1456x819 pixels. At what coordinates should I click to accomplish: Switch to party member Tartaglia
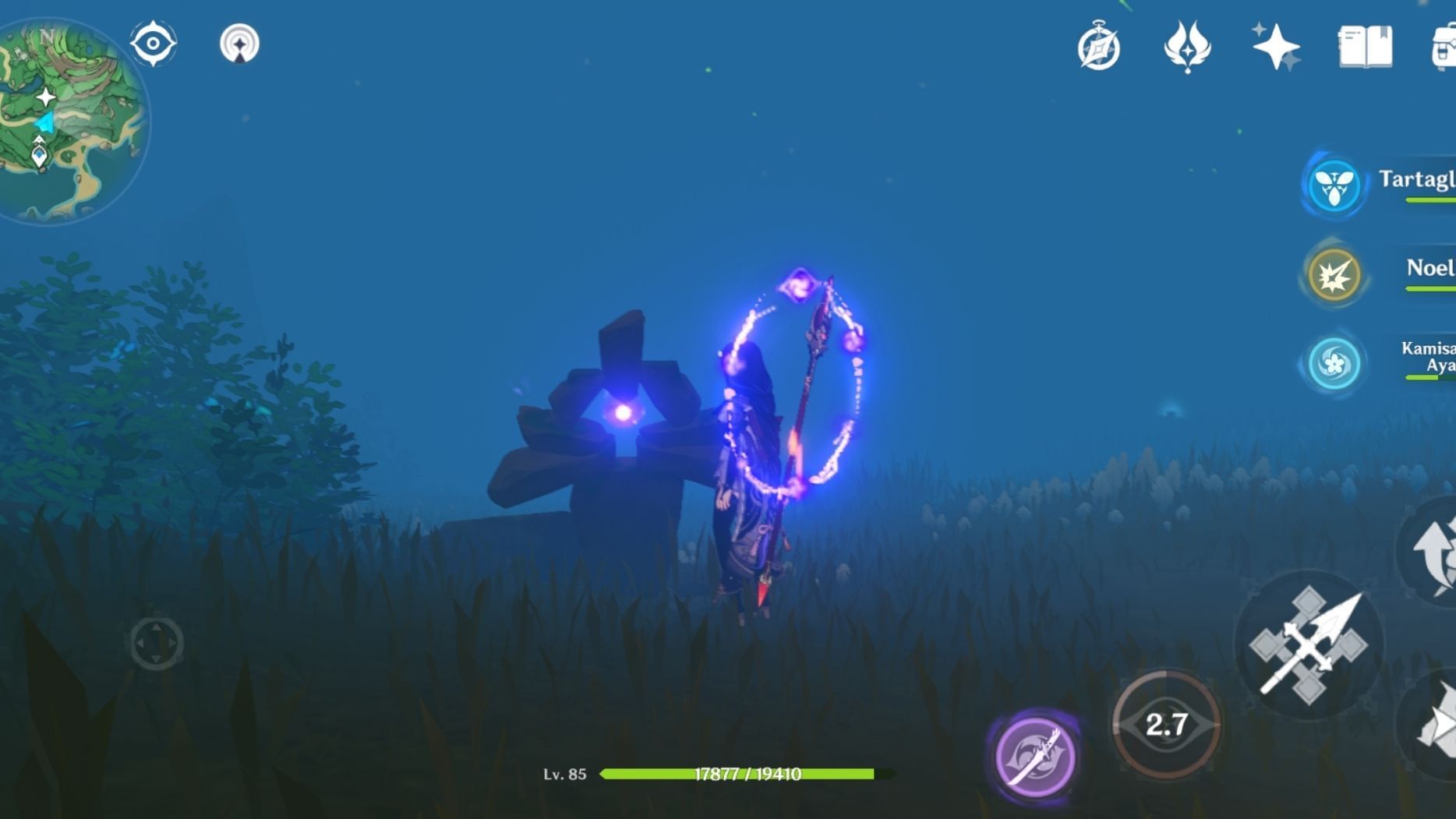coord(1334,186)
